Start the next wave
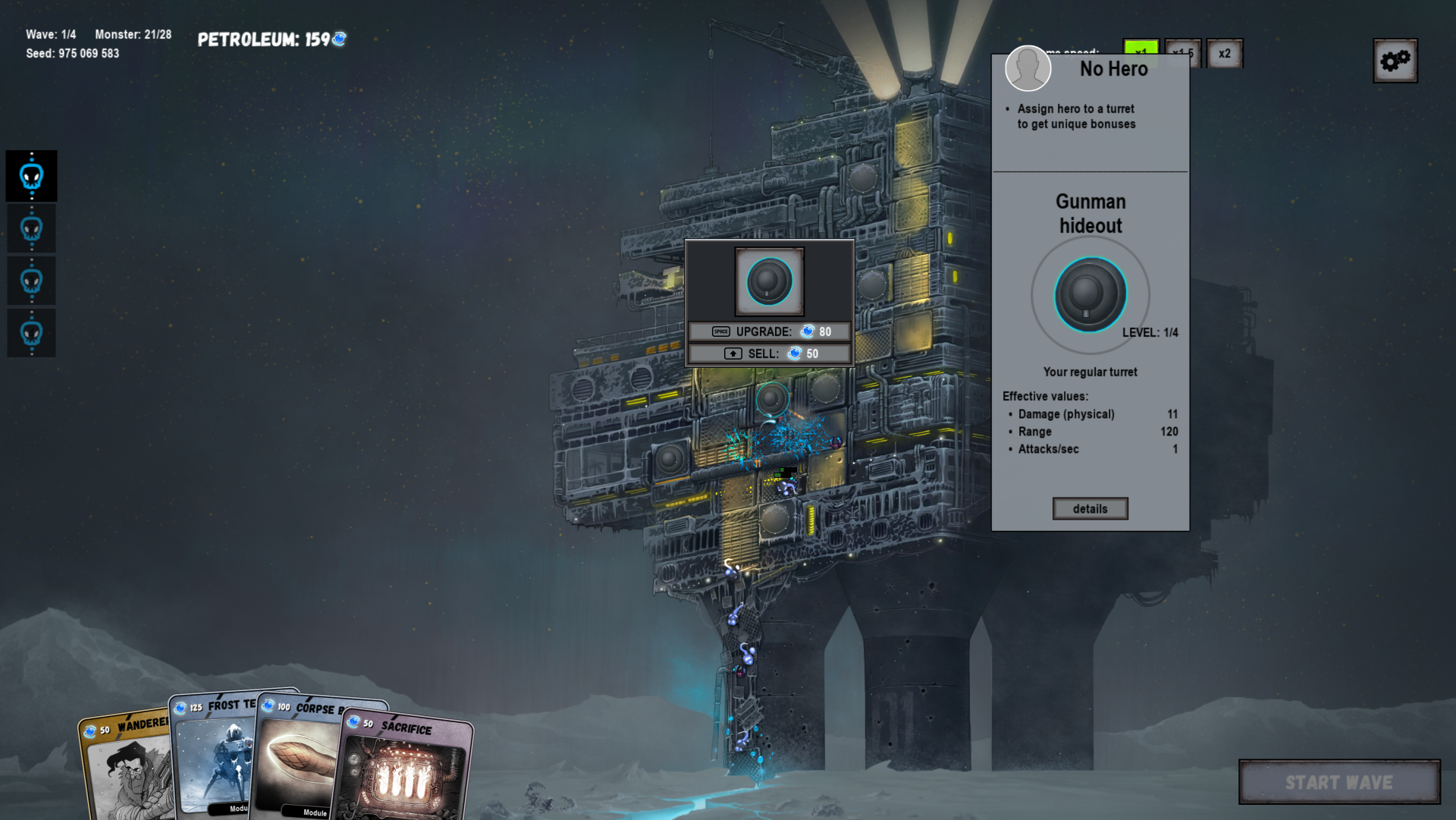Screen dimensions: 1456x820 coord(1338,782)
